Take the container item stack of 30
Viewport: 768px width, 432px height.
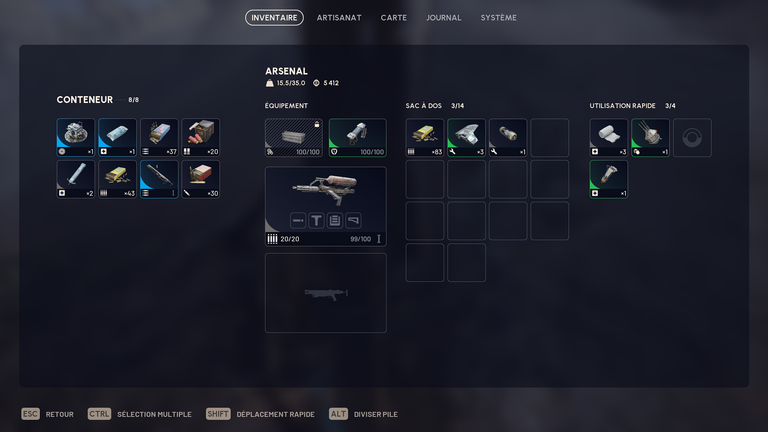(201, 179)
